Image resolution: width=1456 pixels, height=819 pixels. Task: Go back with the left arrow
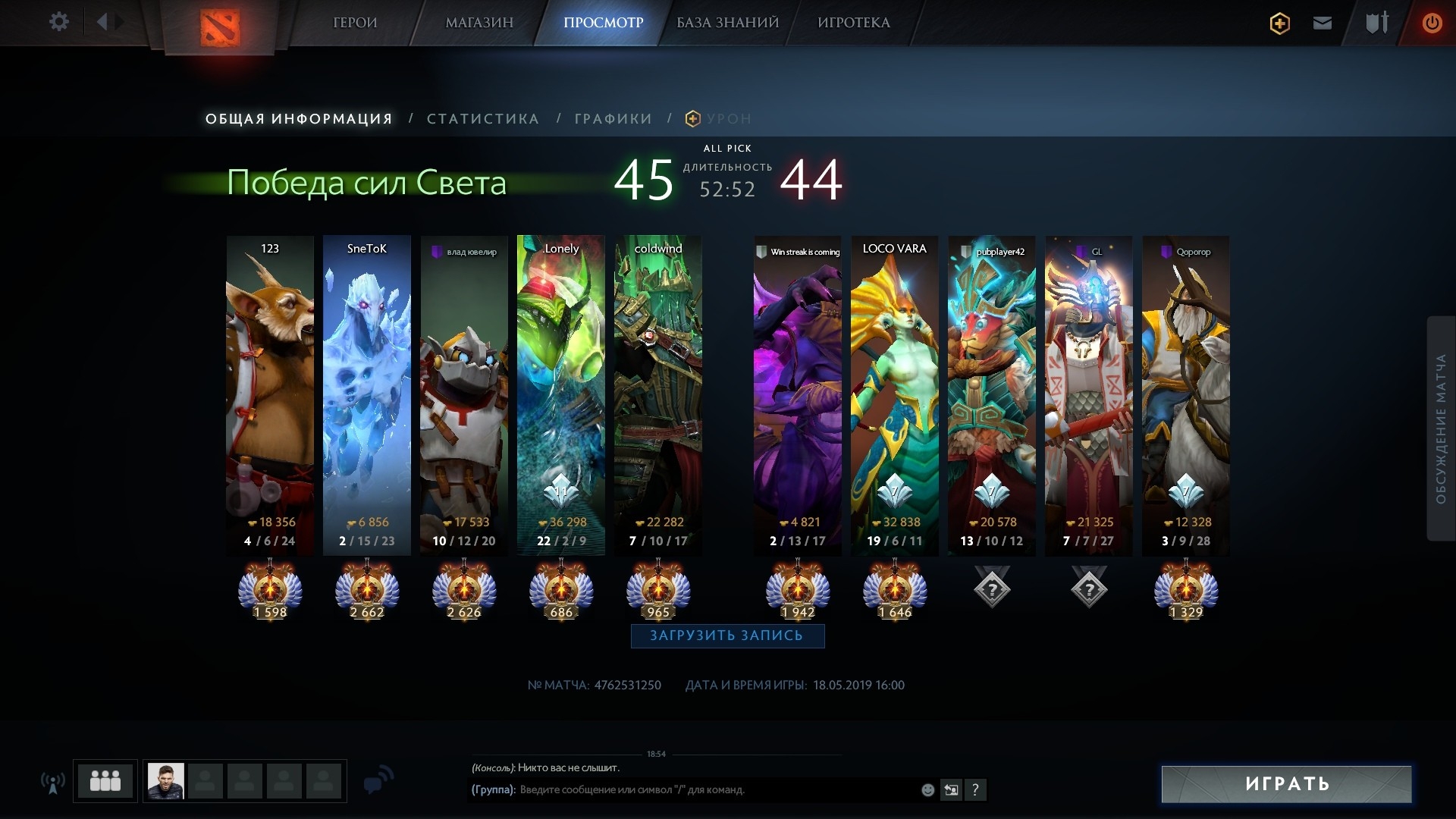(x=102, y=22)
